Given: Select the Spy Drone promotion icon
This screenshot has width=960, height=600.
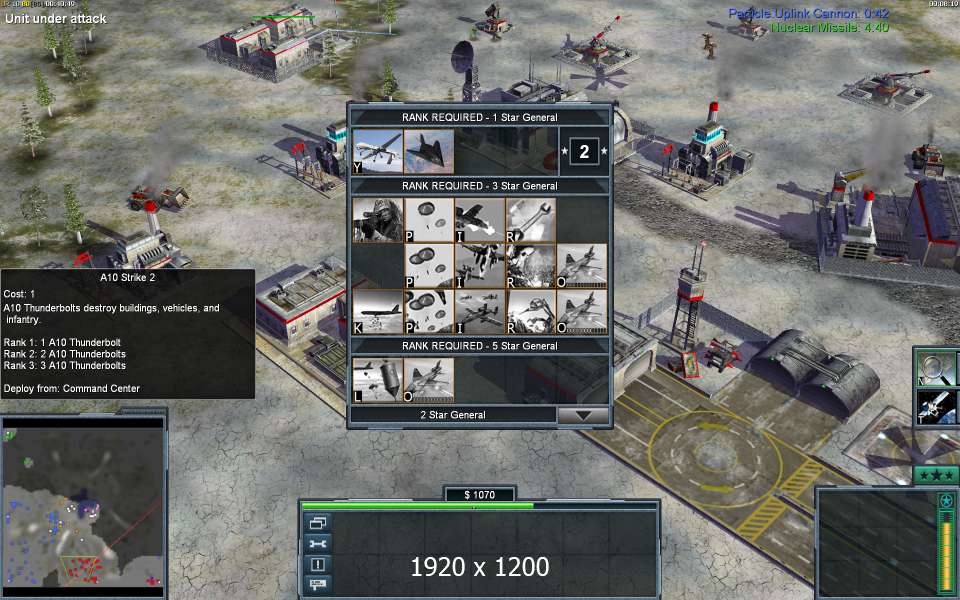Looking at the screenshot, I should pyautogui.click(x=378, y=151).
